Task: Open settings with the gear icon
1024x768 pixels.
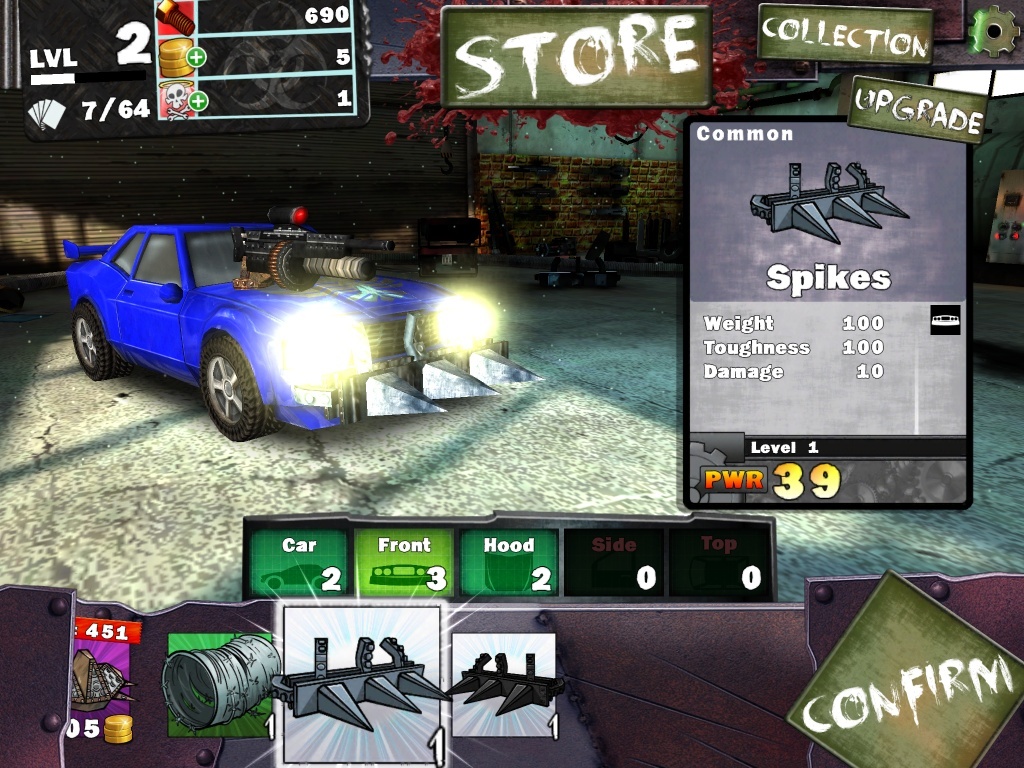Action: 993,31
